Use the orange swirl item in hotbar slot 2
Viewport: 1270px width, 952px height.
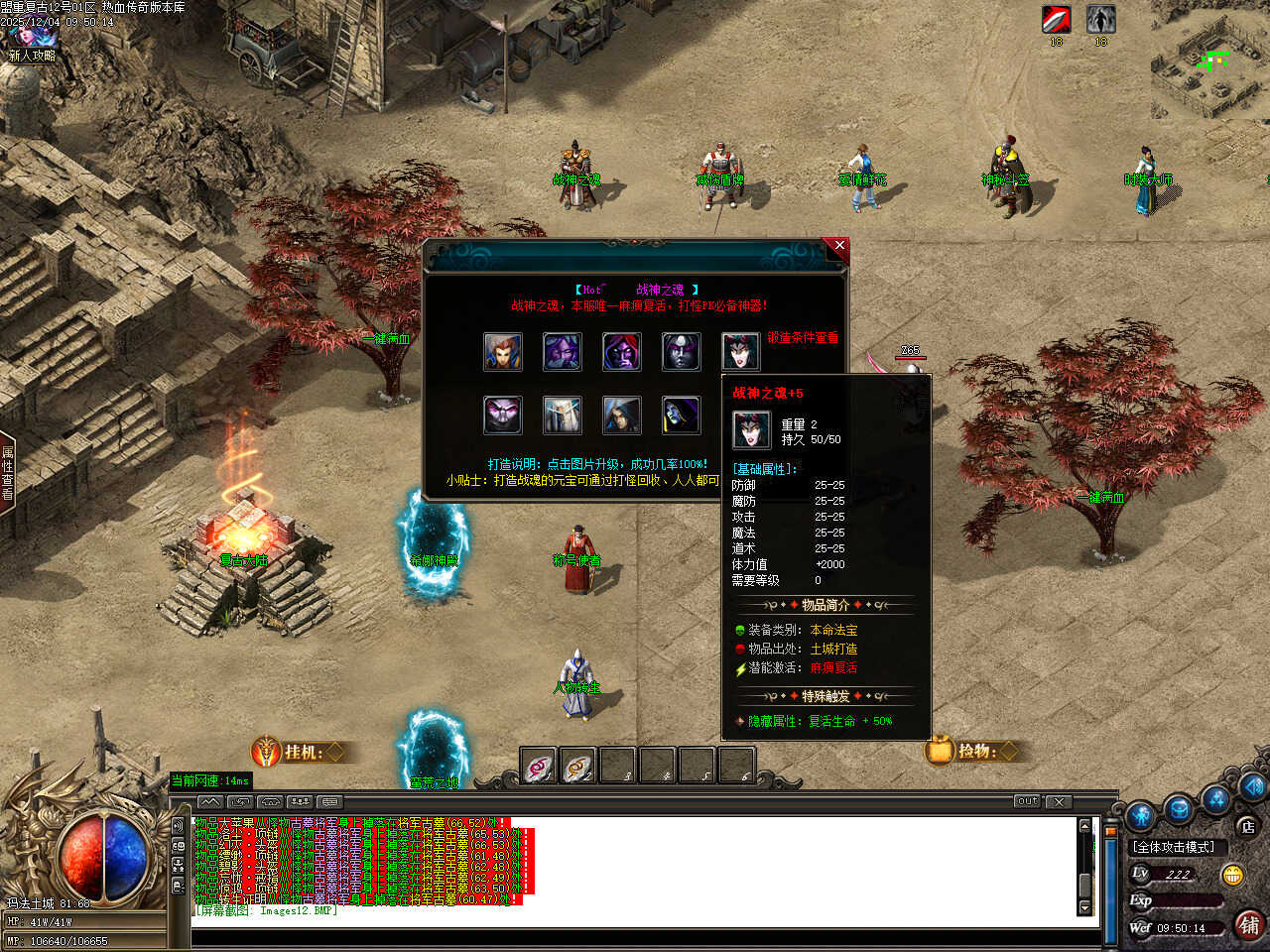point(578,767)
